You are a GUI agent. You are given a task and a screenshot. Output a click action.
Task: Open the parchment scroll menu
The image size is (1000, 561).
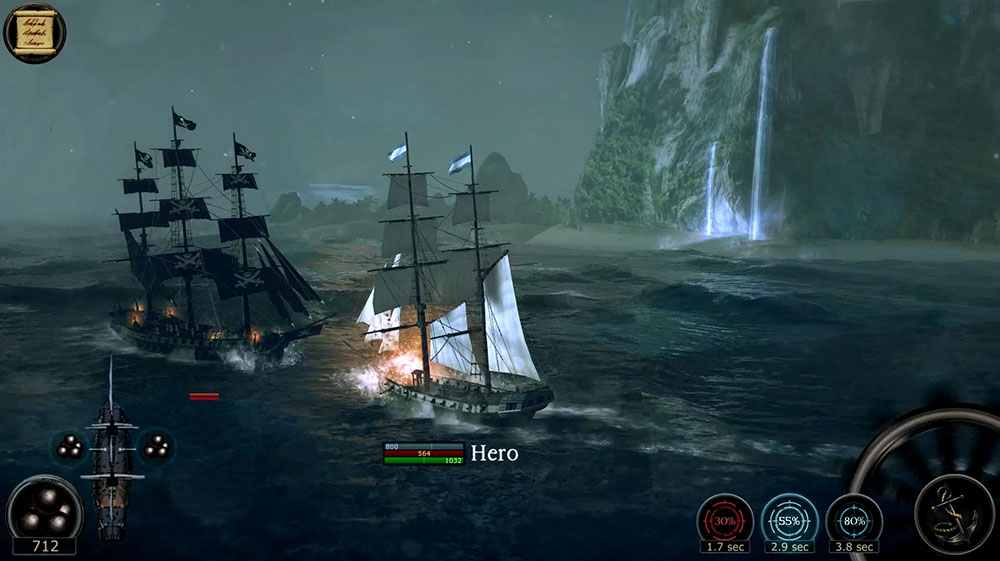34,31
